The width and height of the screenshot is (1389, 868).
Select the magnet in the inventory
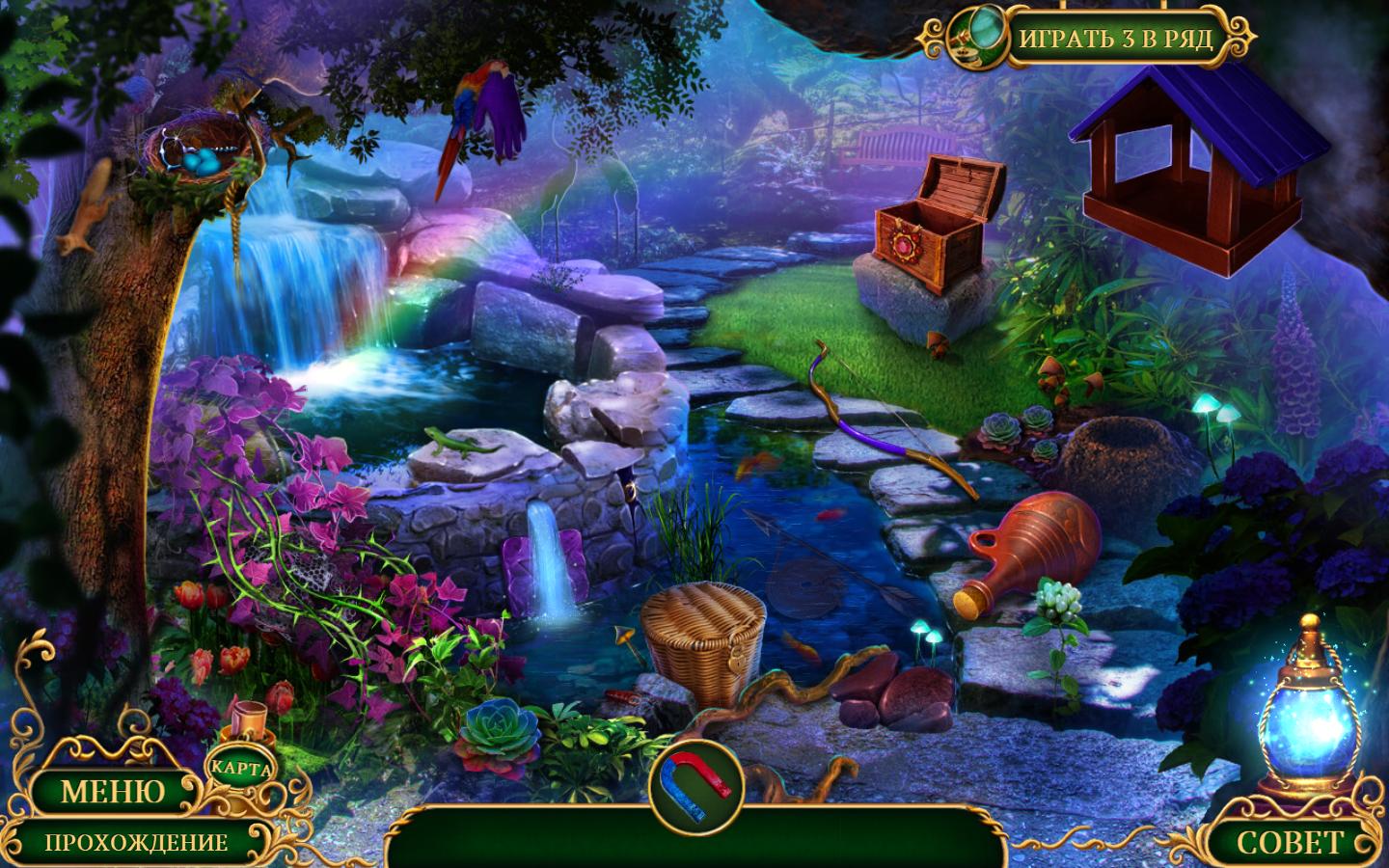[695, 781]
